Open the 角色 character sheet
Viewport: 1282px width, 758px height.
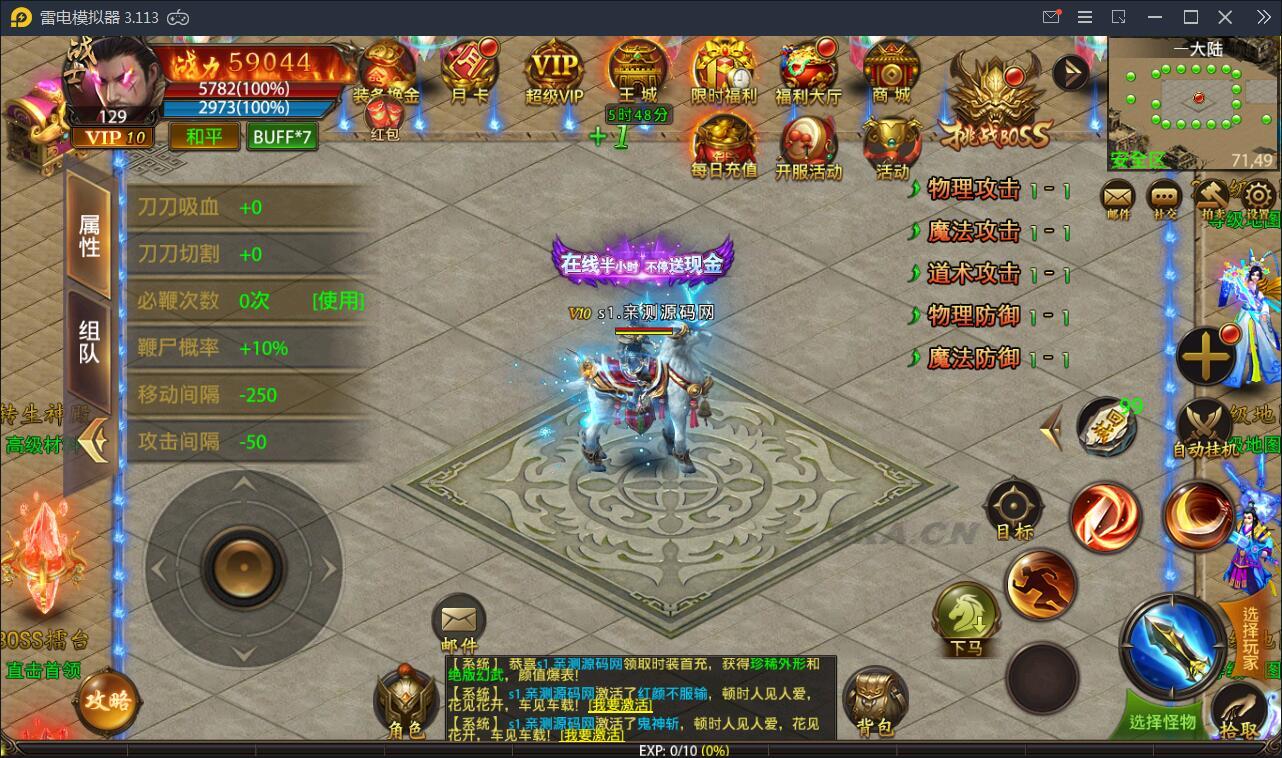click(406, 702)
